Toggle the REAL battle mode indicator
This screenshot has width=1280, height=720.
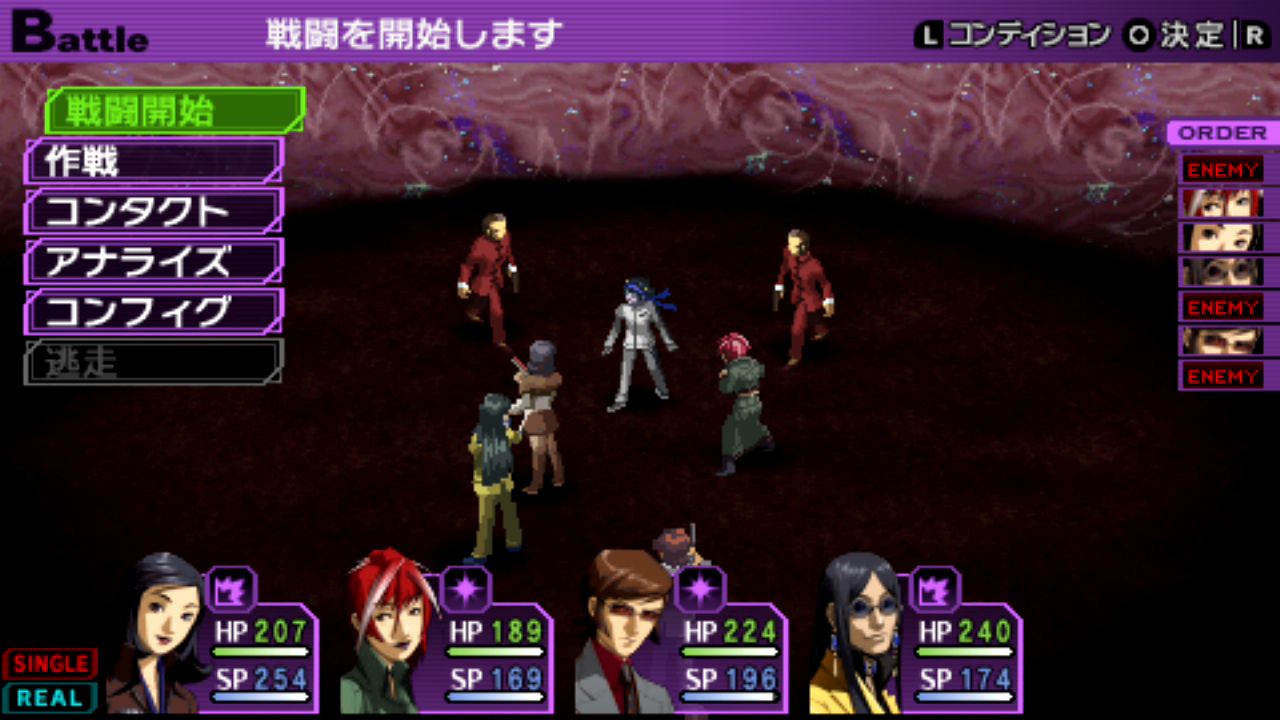(50, 698)
